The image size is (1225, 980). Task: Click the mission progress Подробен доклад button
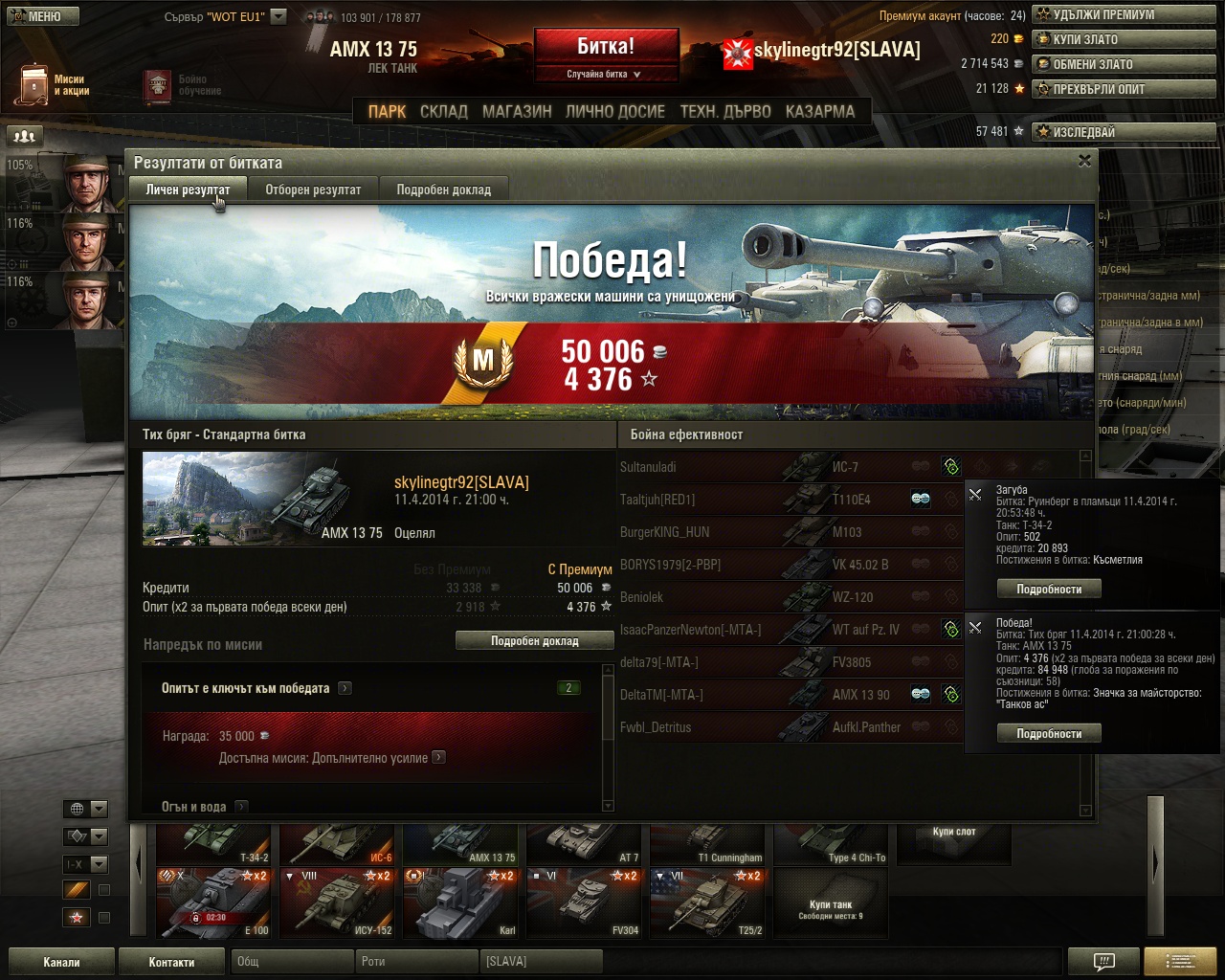pos(534,641)
